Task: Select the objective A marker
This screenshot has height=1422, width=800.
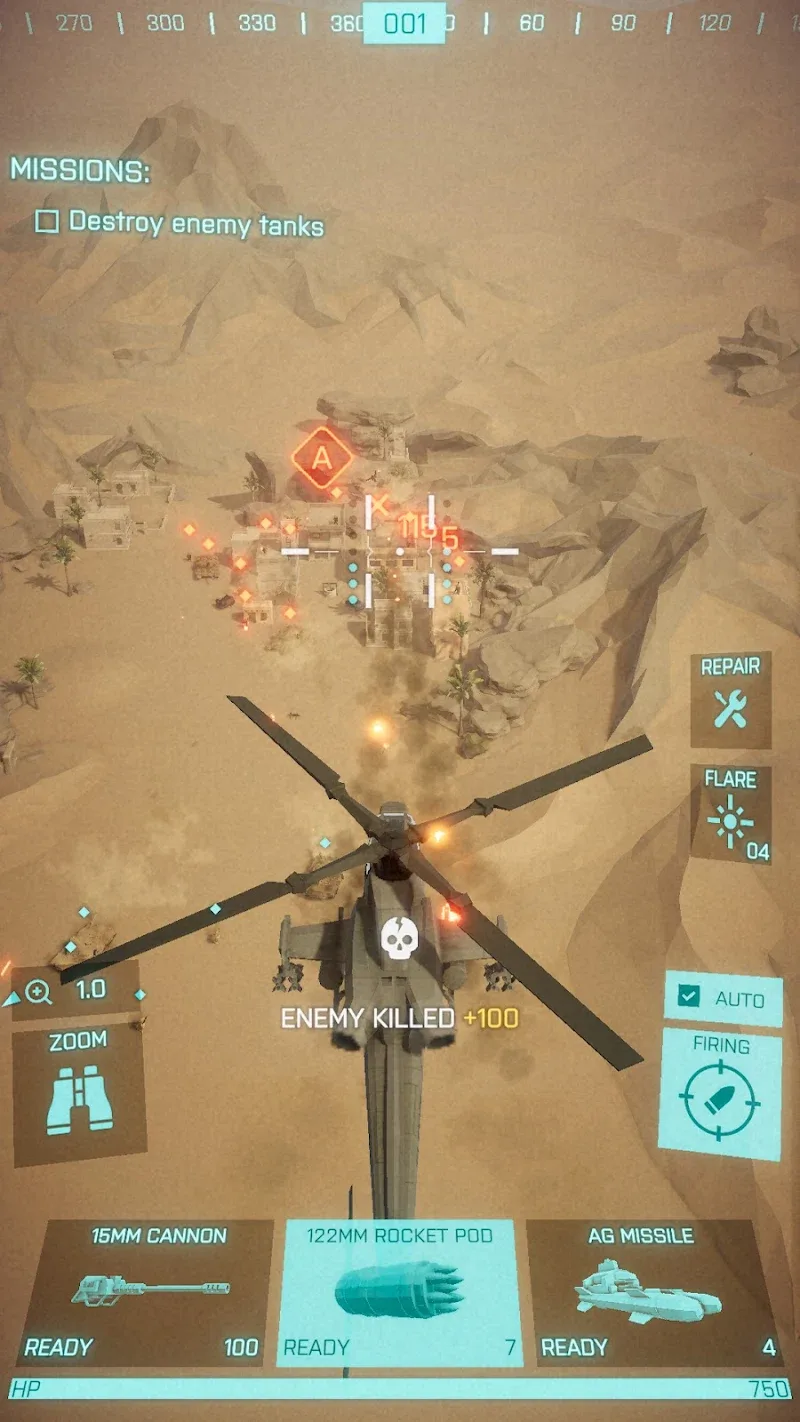Action: point(322,458)
